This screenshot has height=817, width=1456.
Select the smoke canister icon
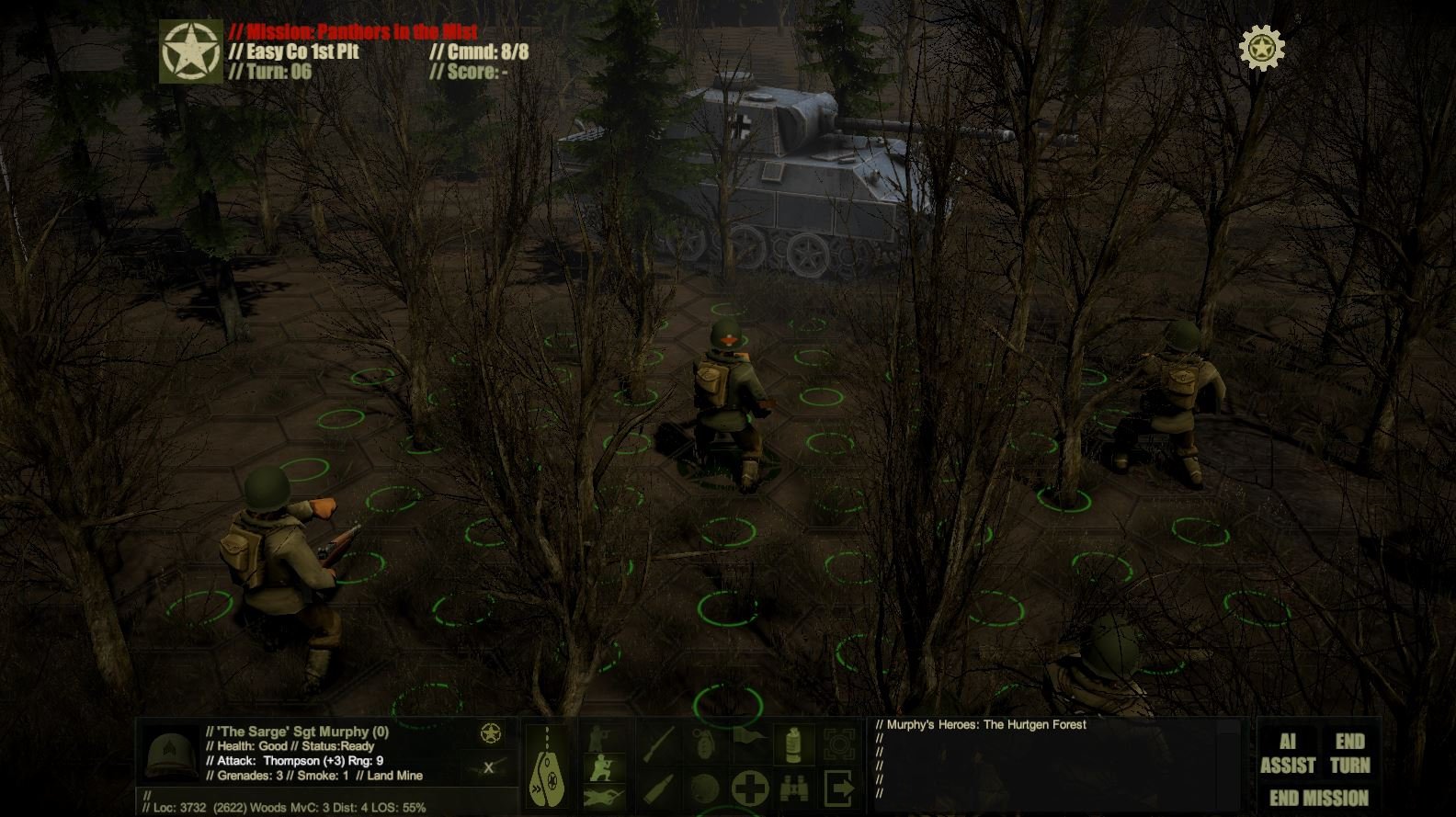tap(792, 741)
